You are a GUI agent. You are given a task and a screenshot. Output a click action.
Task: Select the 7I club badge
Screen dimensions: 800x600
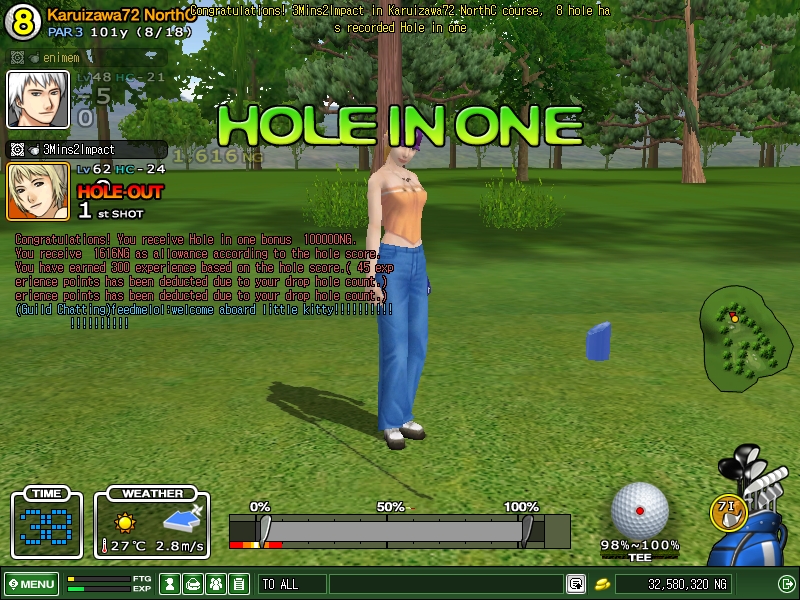click(729, 510)
